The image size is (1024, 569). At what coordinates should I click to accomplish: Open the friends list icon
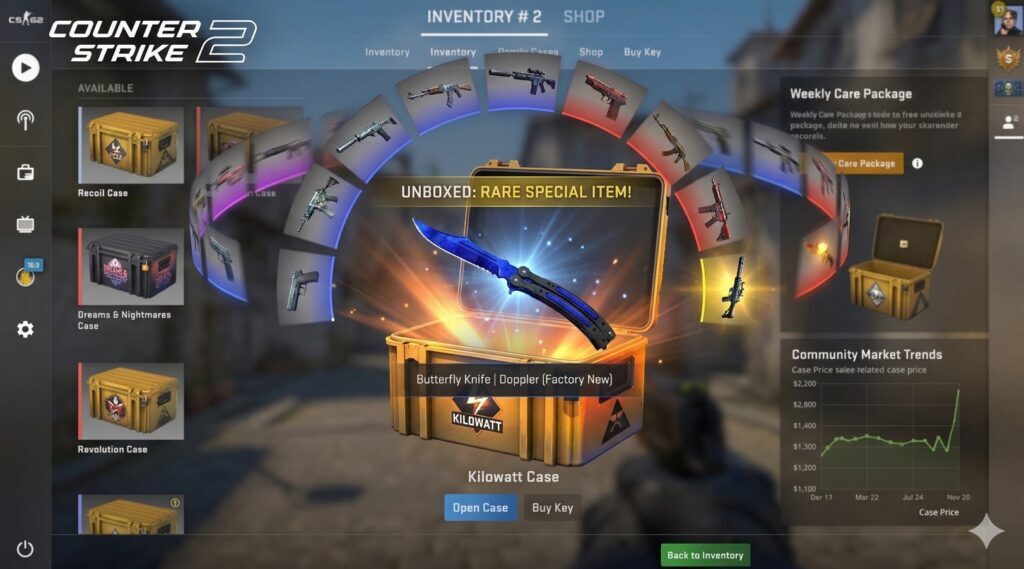[1007, 123]
